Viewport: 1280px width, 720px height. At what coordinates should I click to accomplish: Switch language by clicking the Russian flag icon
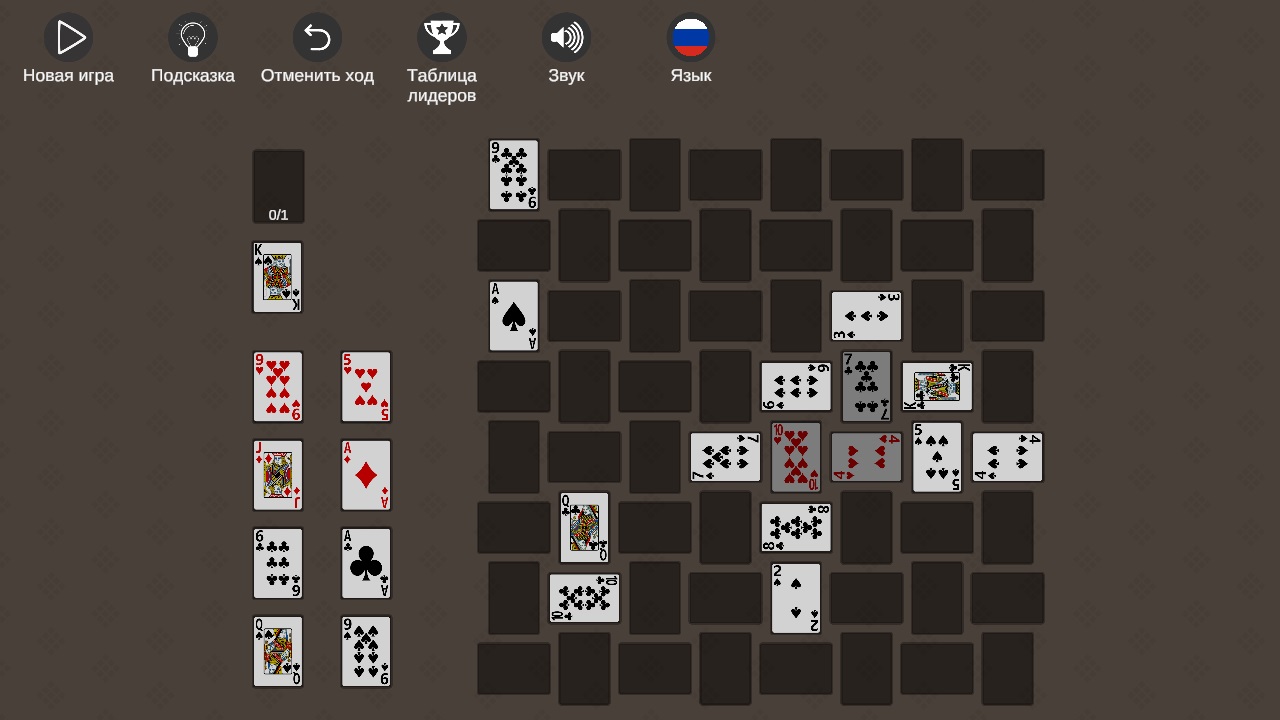pos(691,37)
